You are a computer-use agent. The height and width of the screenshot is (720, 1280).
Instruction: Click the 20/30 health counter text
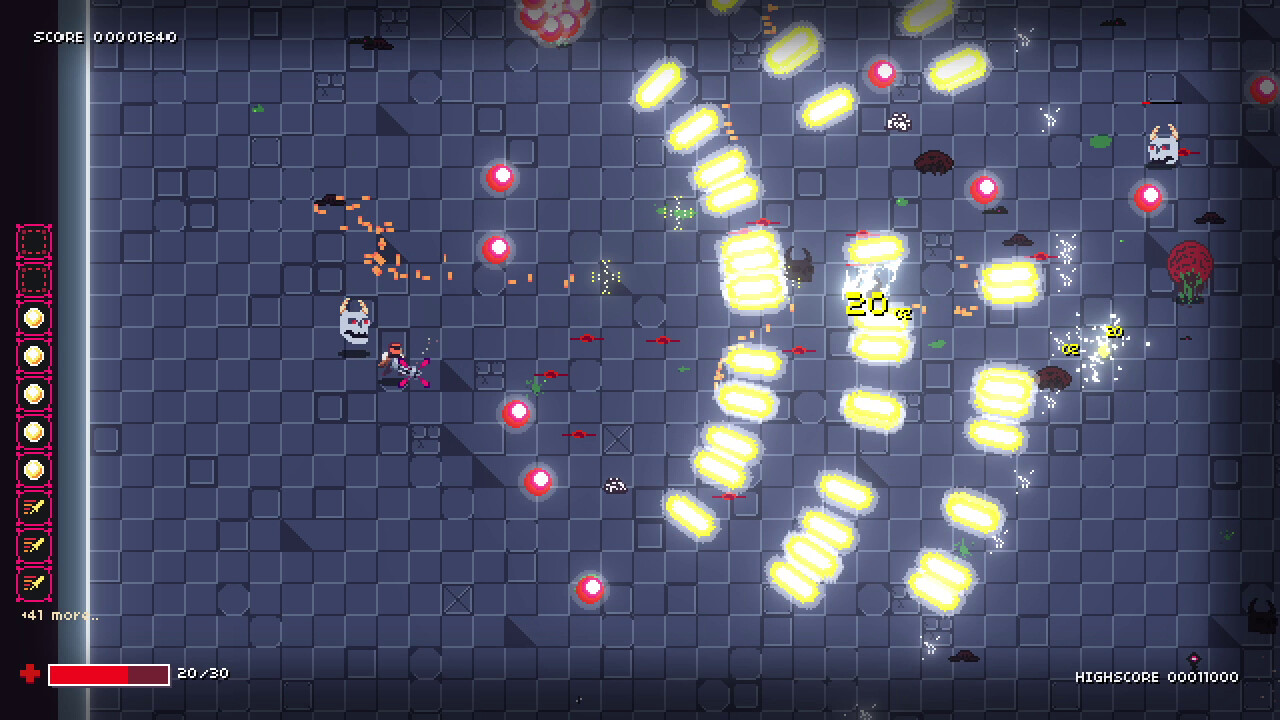pos(204,673)
